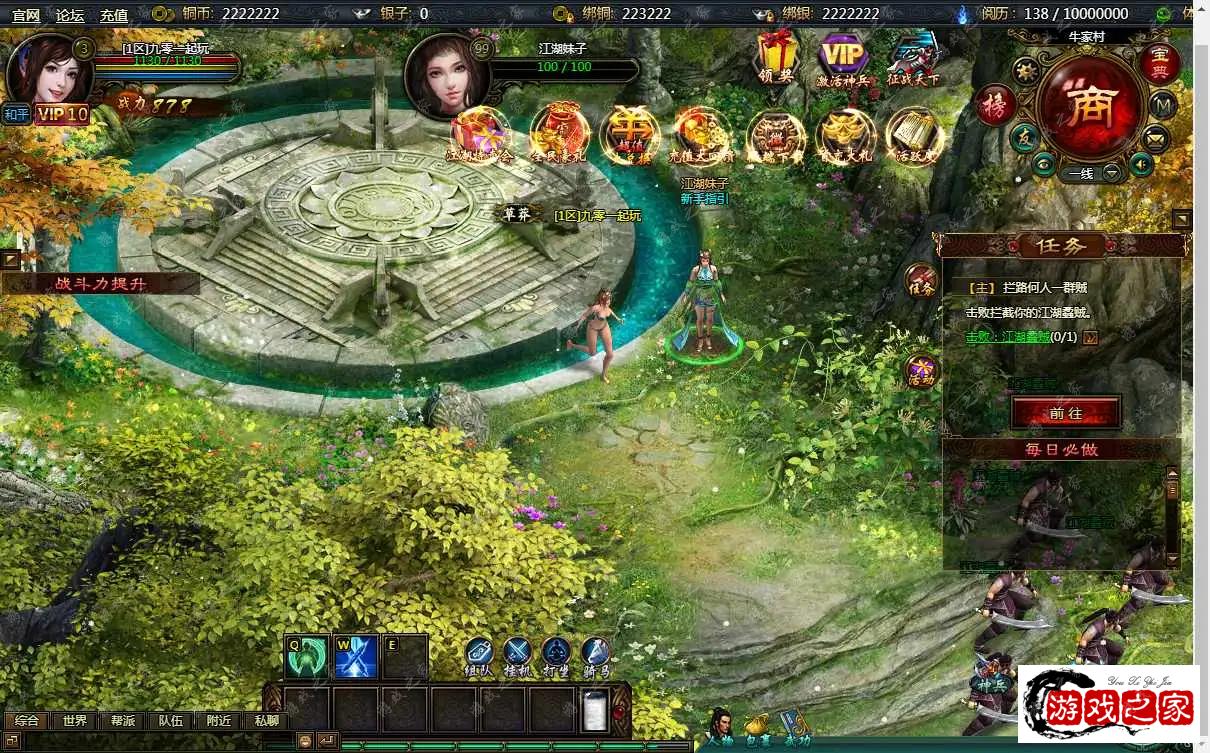Click the 组队 team-up icon
Image resolution: width=1210 pixels, height=753 pixels.
tap(478, 656)
